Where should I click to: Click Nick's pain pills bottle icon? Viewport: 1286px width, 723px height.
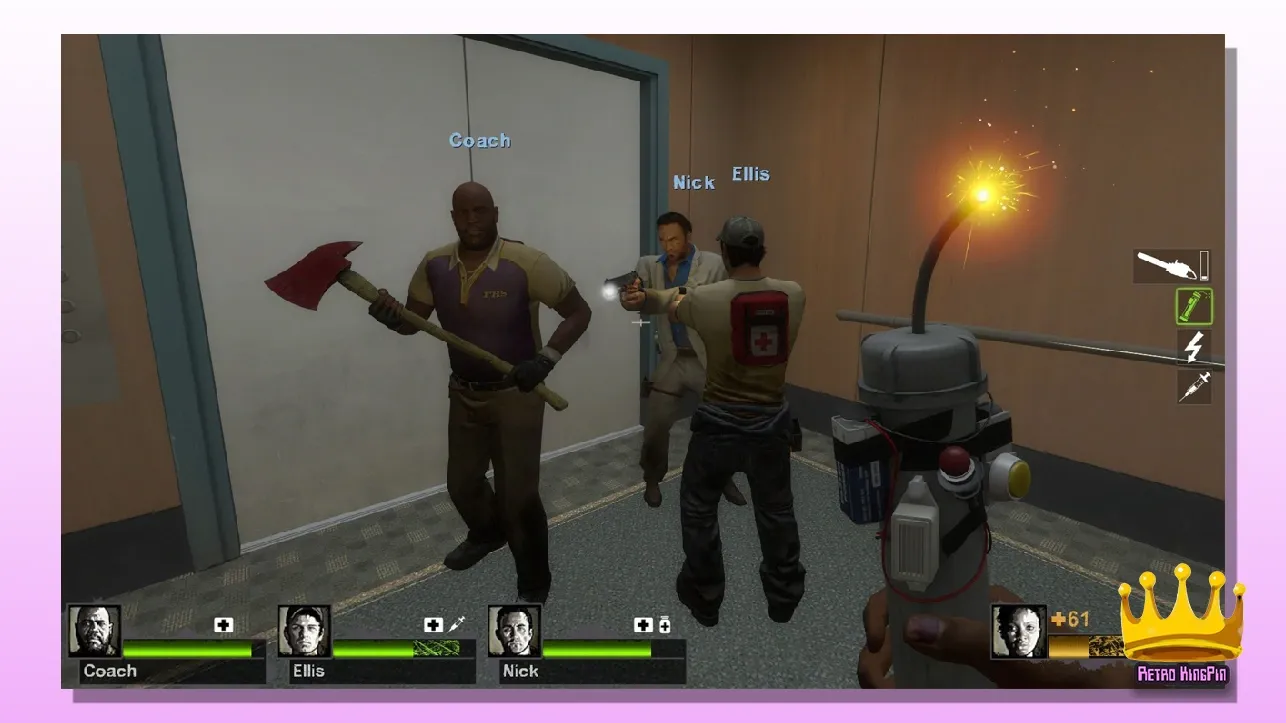664,625
